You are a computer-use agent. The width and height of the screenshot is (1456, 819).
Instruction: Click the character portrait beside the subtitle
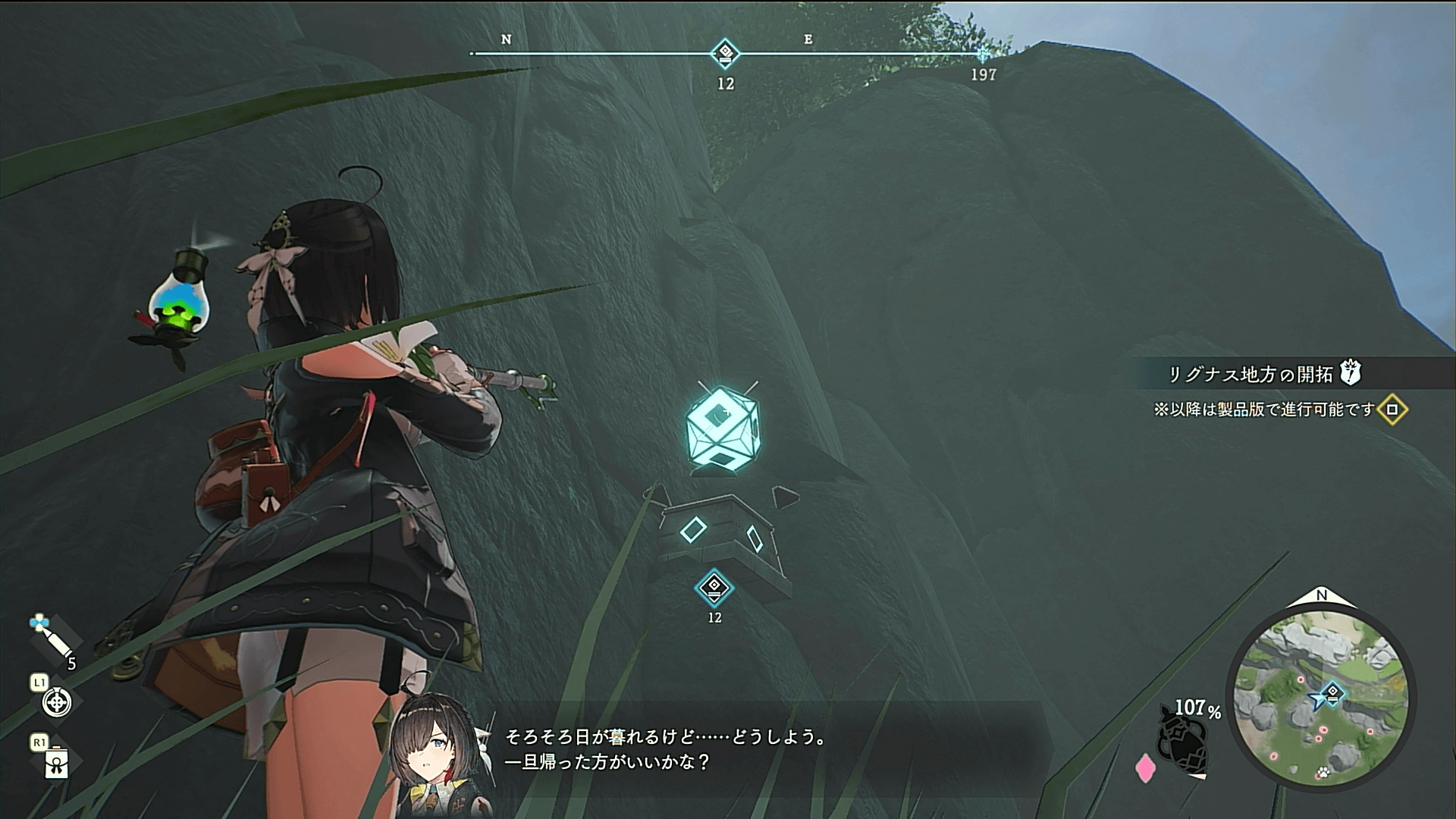click(428, 751)
